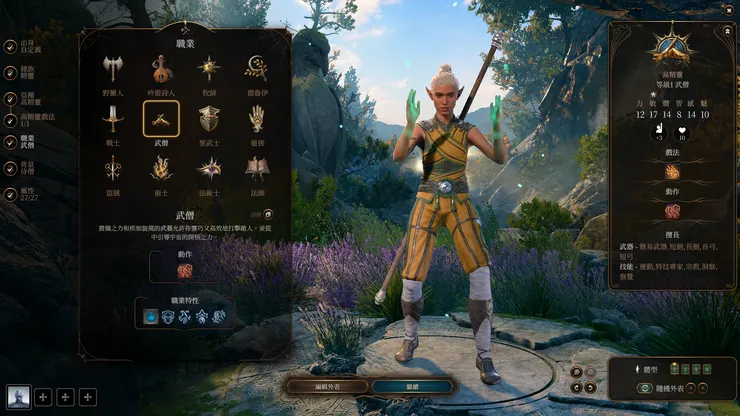The height and width of the screenshot is (416, 740).
Task: Jump to the 屬性 (Abilities) step
Action: pyautogui.click(x=26, y=193)
